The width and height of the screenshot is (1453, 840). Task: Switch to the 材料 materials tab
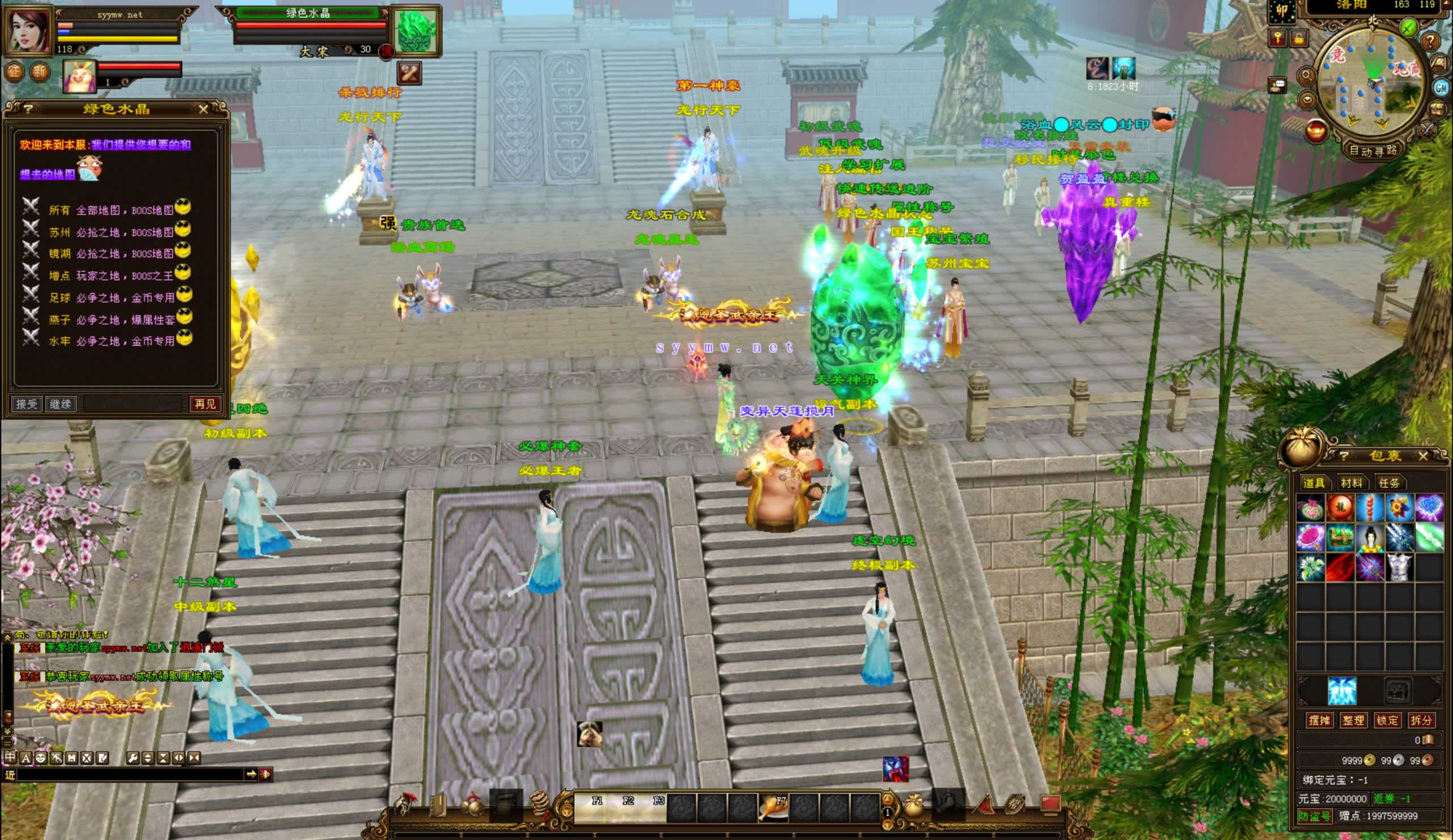[1352, 482]
